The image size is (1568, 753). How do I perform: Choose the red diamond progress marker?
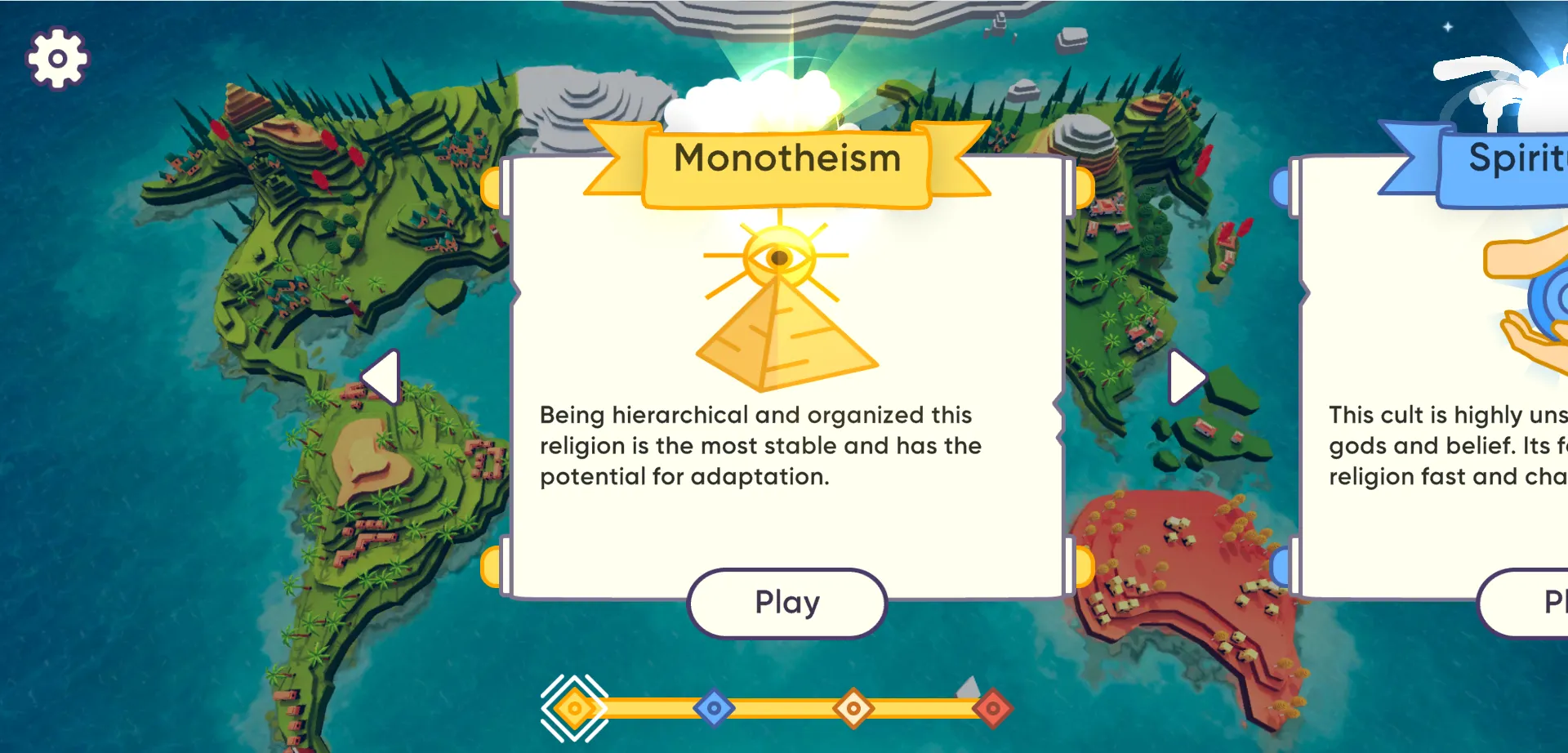click(993, 708)
